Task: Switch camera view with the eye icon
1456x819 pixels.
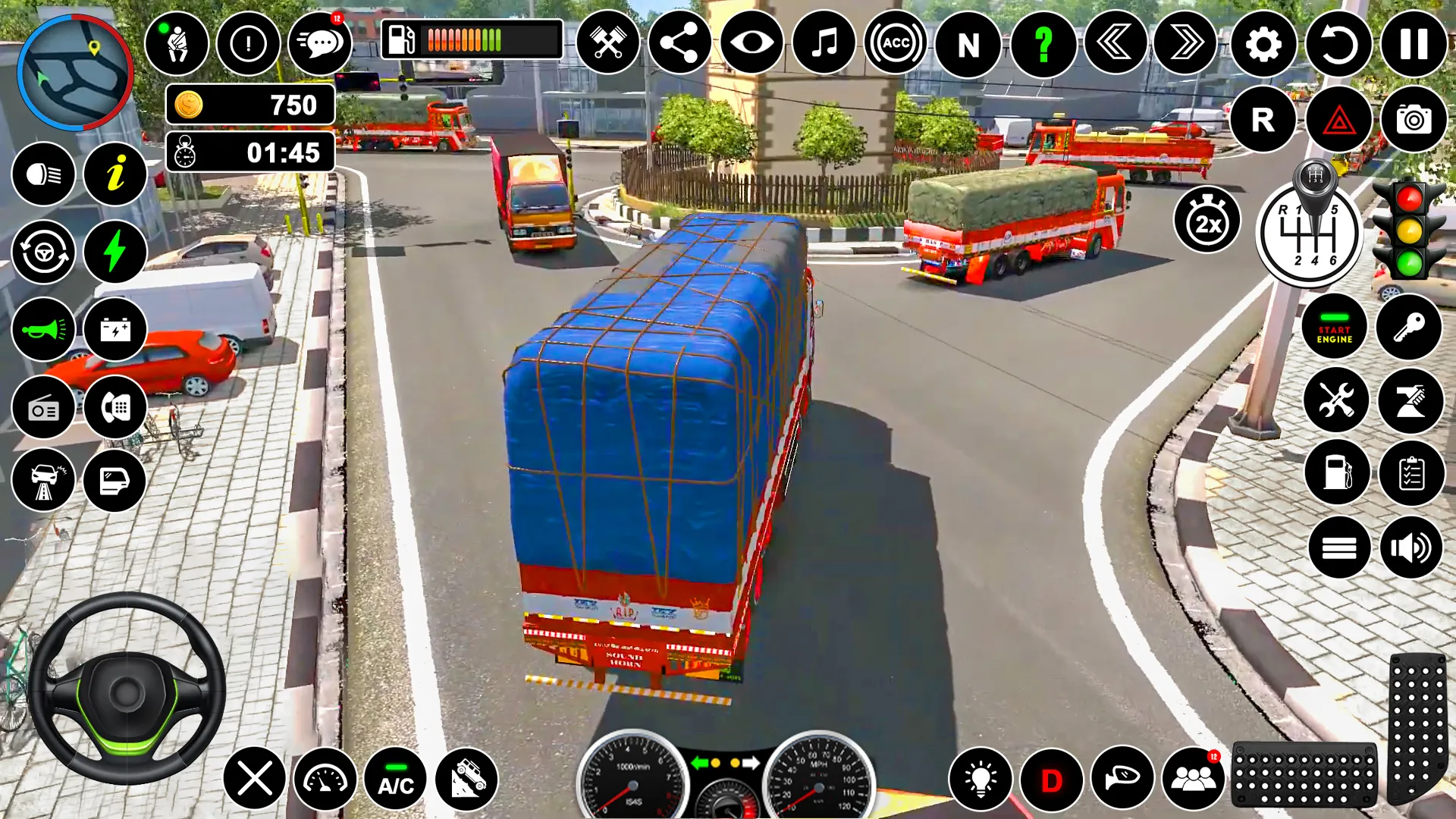Action: tap(752, 43)
